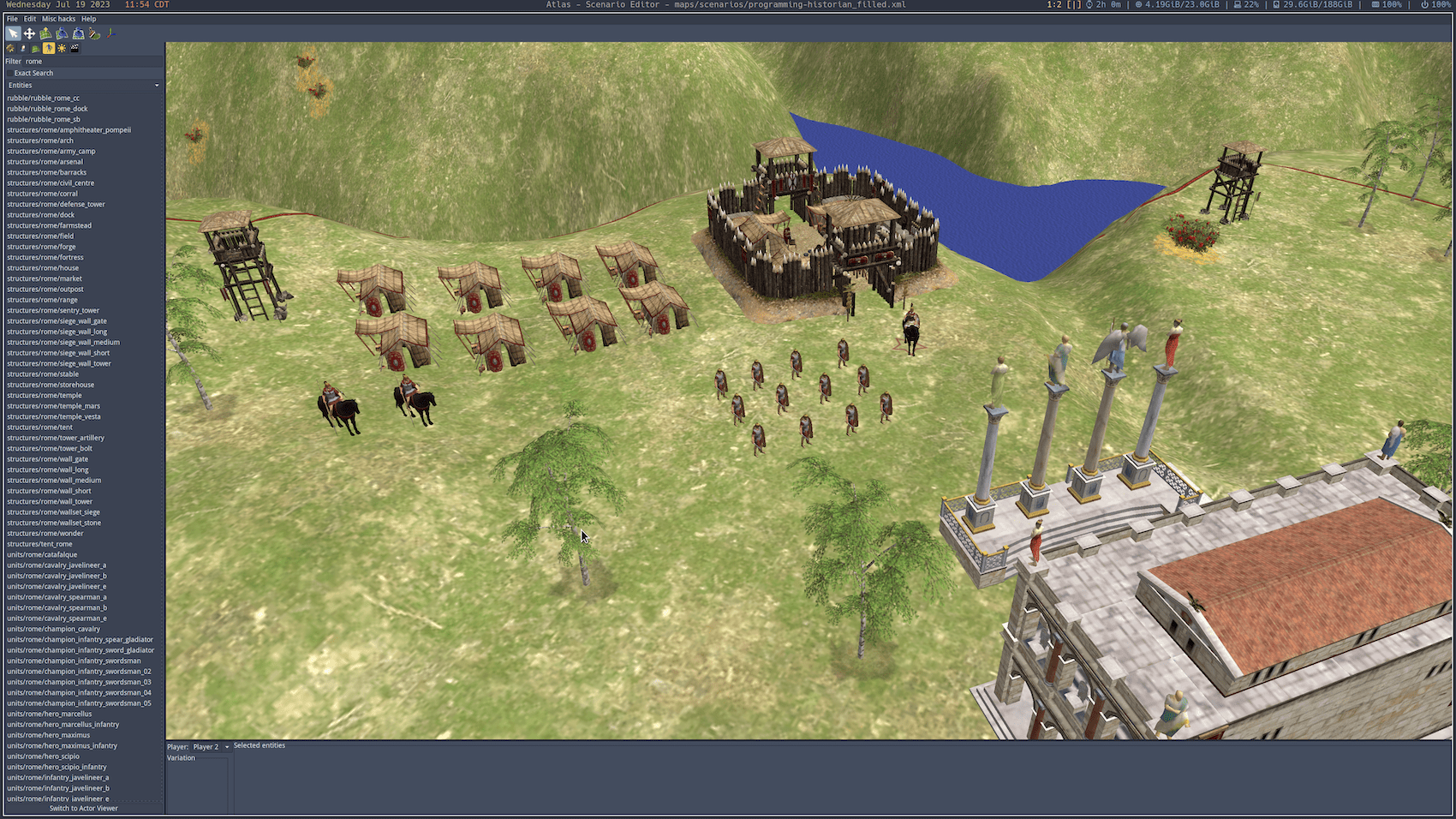Open the Cinematics panel

click(75, 48)
